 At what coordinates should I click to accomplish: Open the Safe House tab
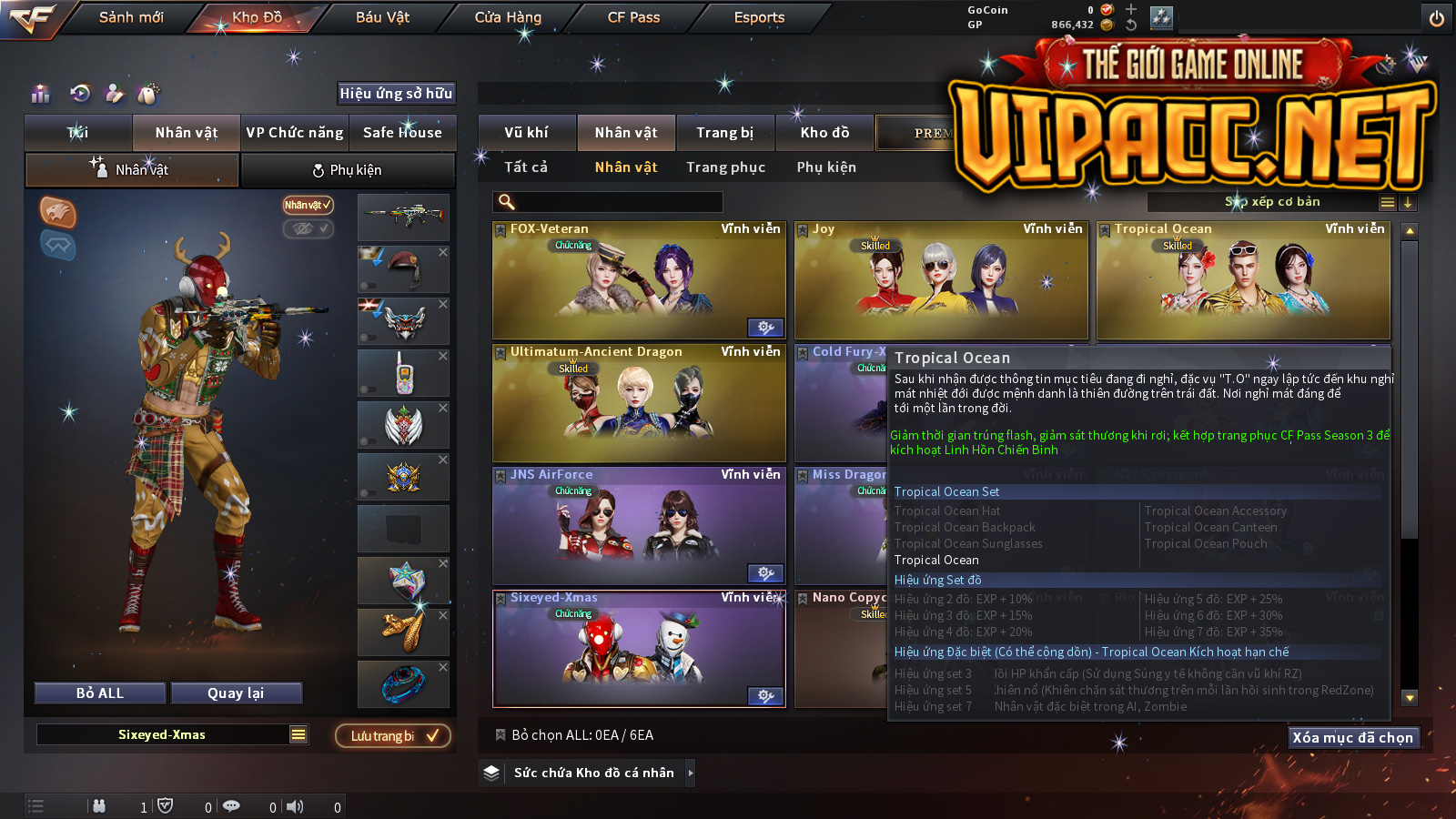click(x=402, y=133)
